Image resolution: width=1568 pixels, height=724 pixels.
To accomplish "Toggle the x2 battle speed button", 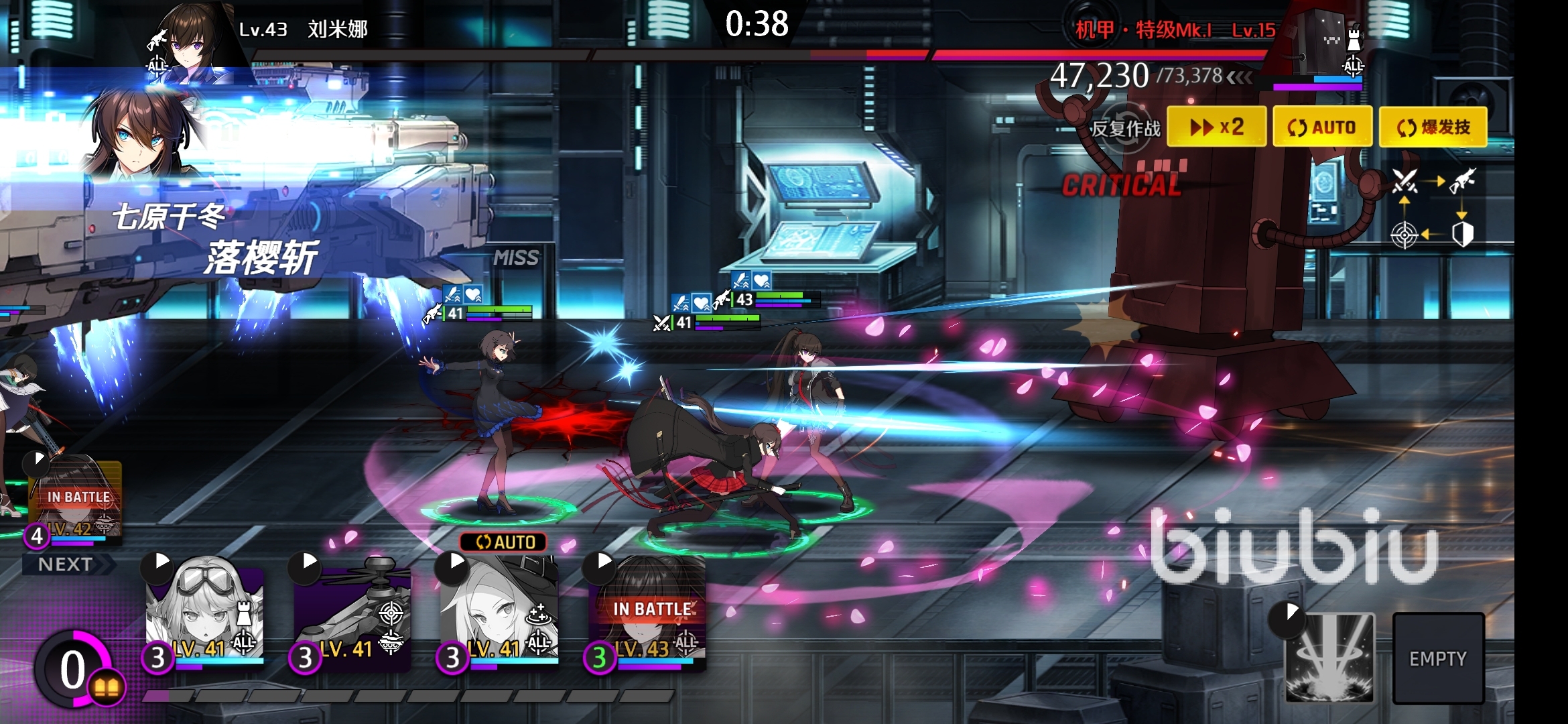I will [x=1216, y=127].
